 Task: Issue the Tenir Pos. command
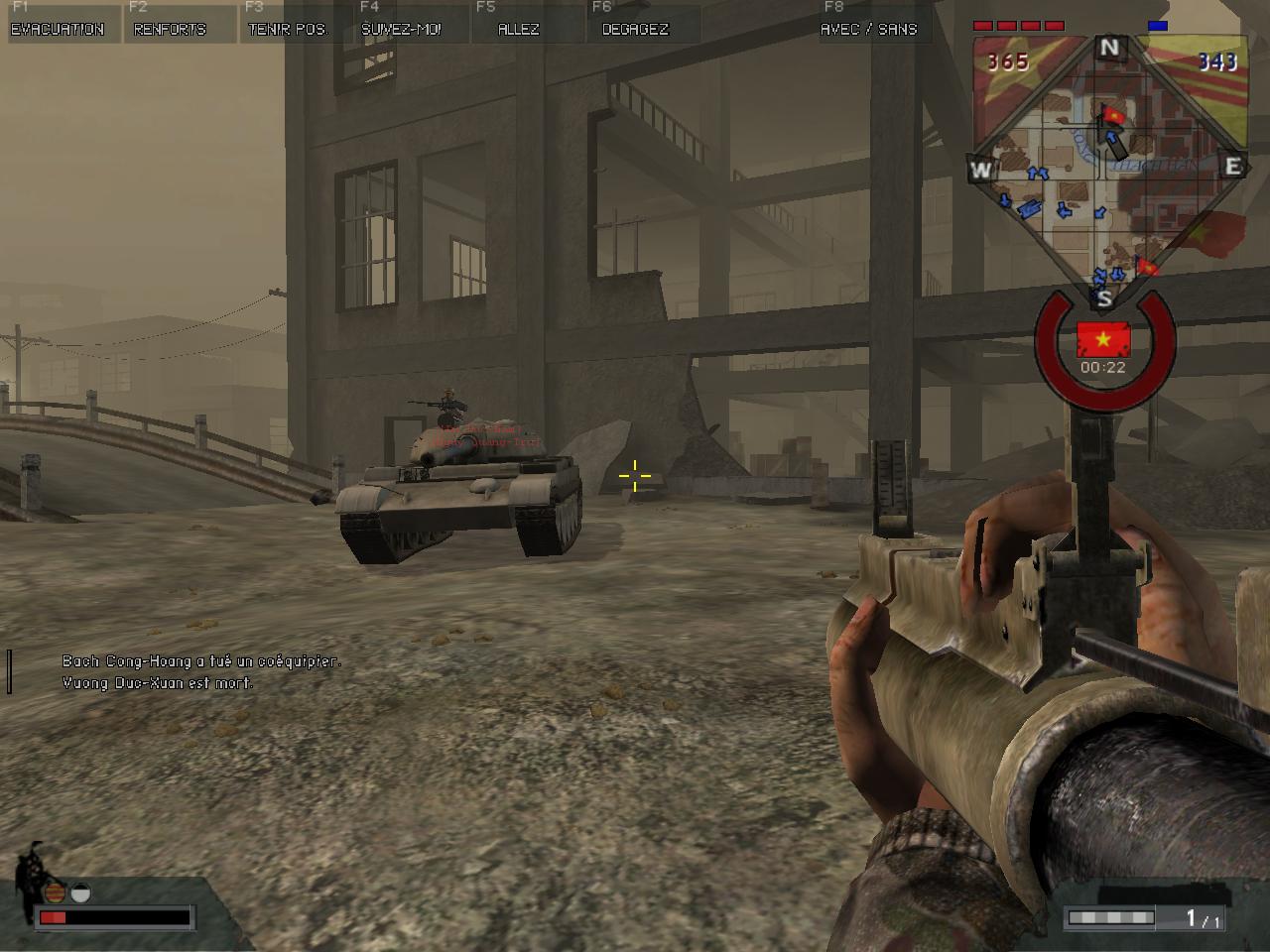pos(287,29)
